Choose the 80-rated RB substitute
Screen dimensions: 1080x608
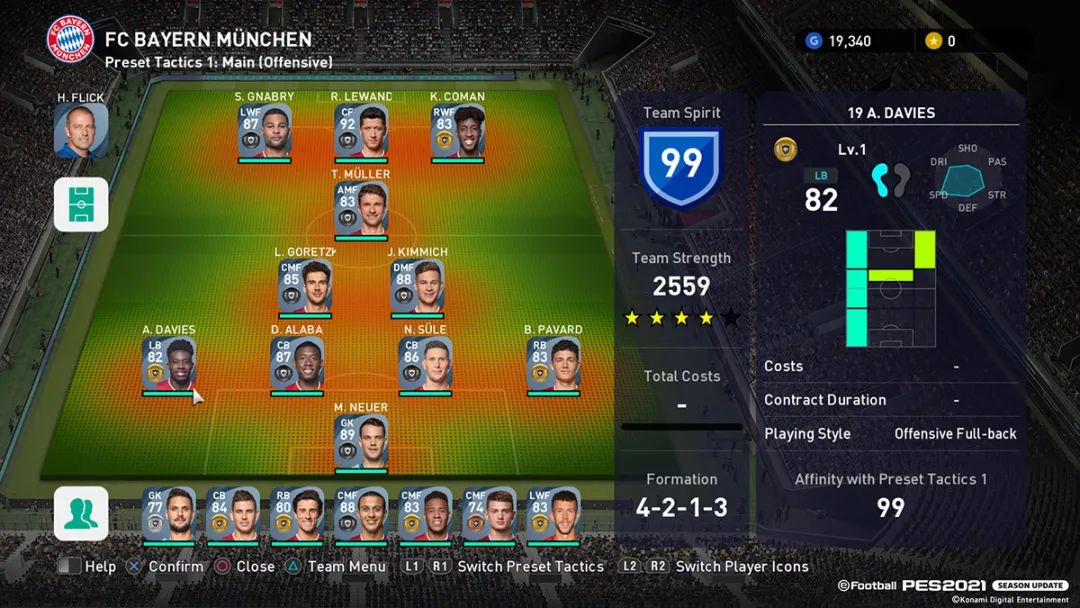297,514
